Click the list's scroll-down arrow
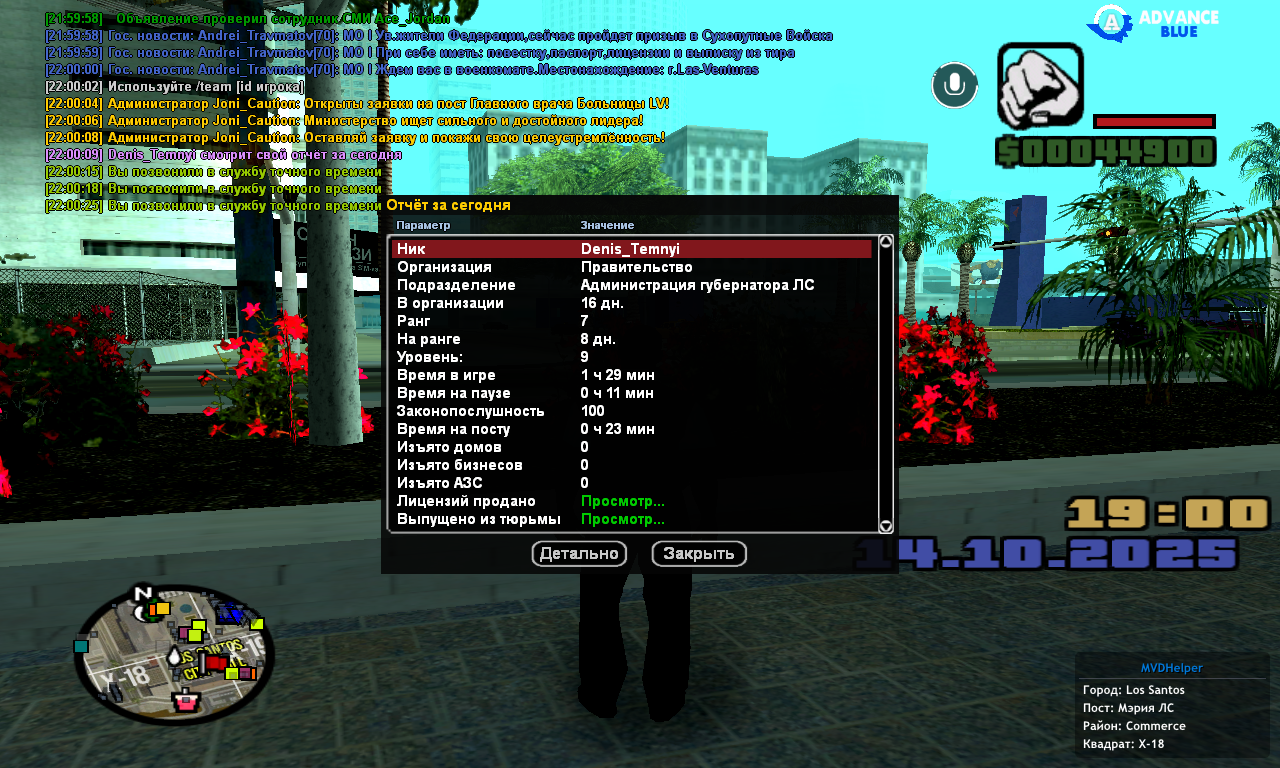Viewport: 1280px width, 768px height. click(885, 526)
